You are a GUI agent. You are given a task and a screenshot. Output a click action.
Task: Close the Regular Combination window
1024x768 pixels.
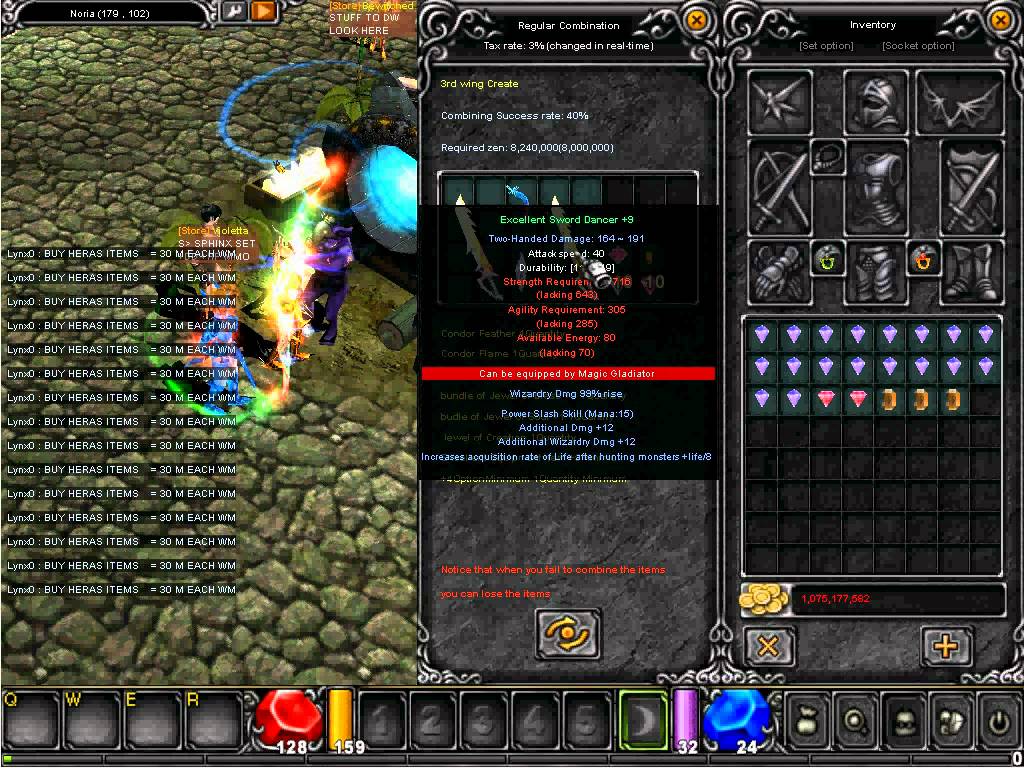[697, 20]
